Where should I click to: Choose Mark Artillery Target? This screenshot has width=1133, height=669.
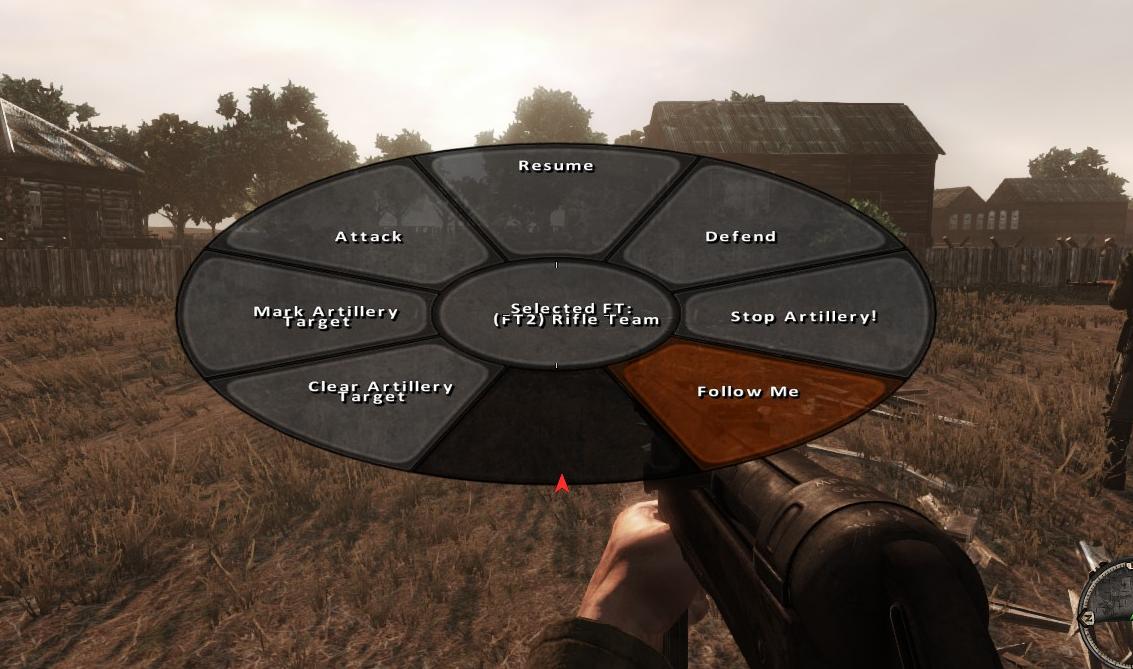click(x=316, y=316)
